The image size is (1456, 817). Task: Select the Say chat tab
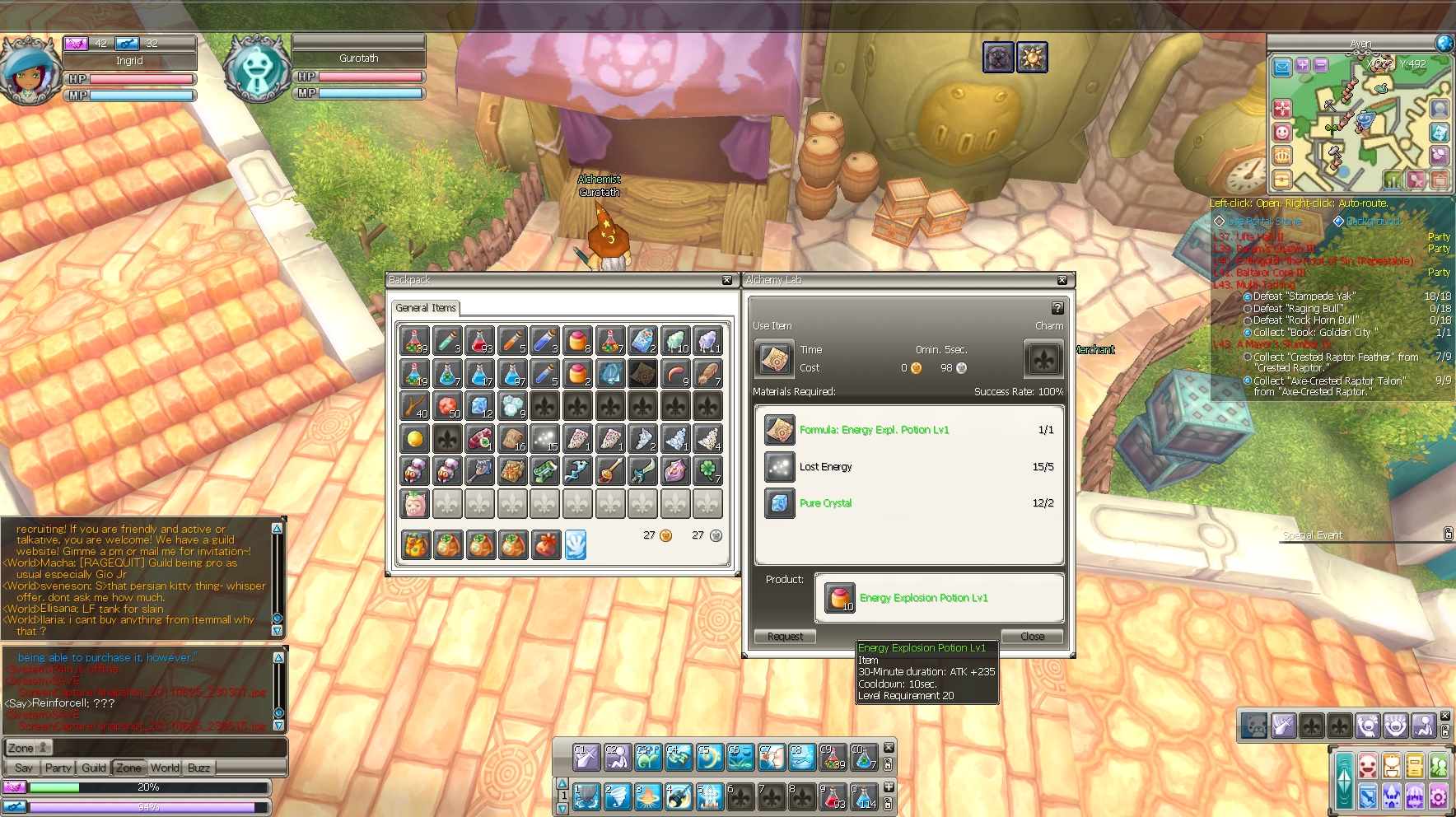pos(24,768)
